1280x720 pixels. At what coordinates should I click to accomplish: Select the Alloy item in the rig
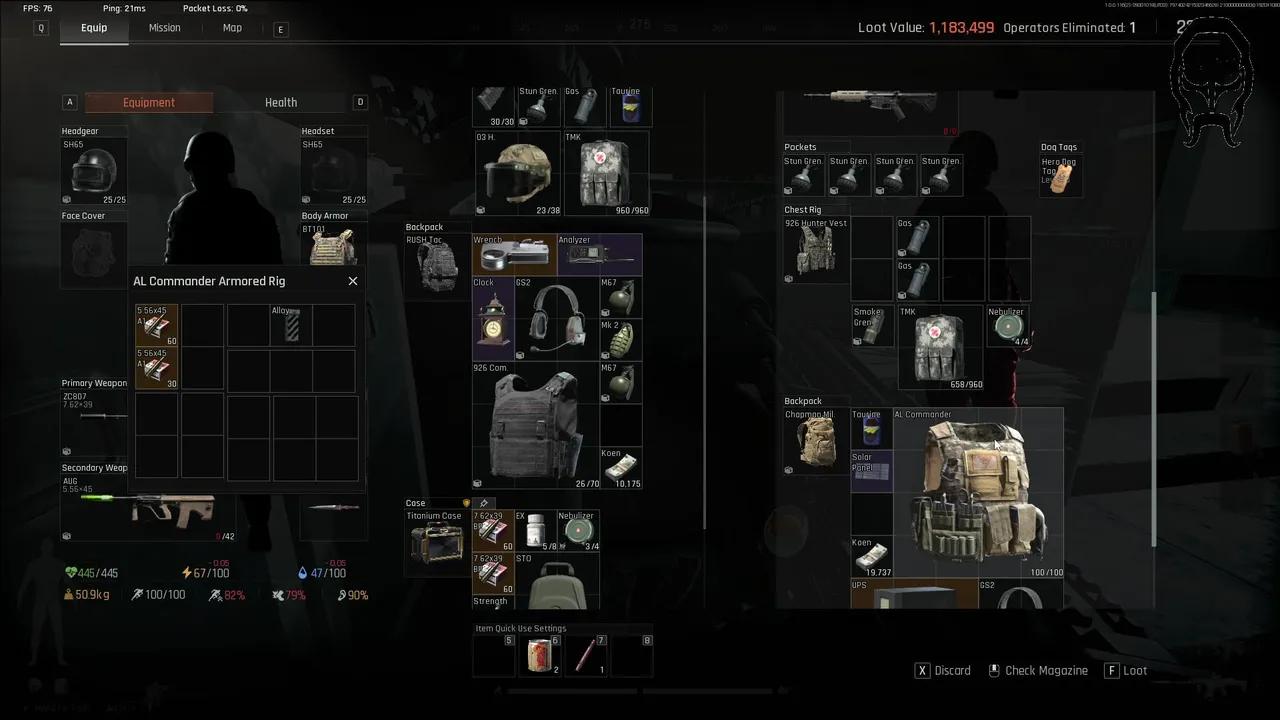point(291,326)
